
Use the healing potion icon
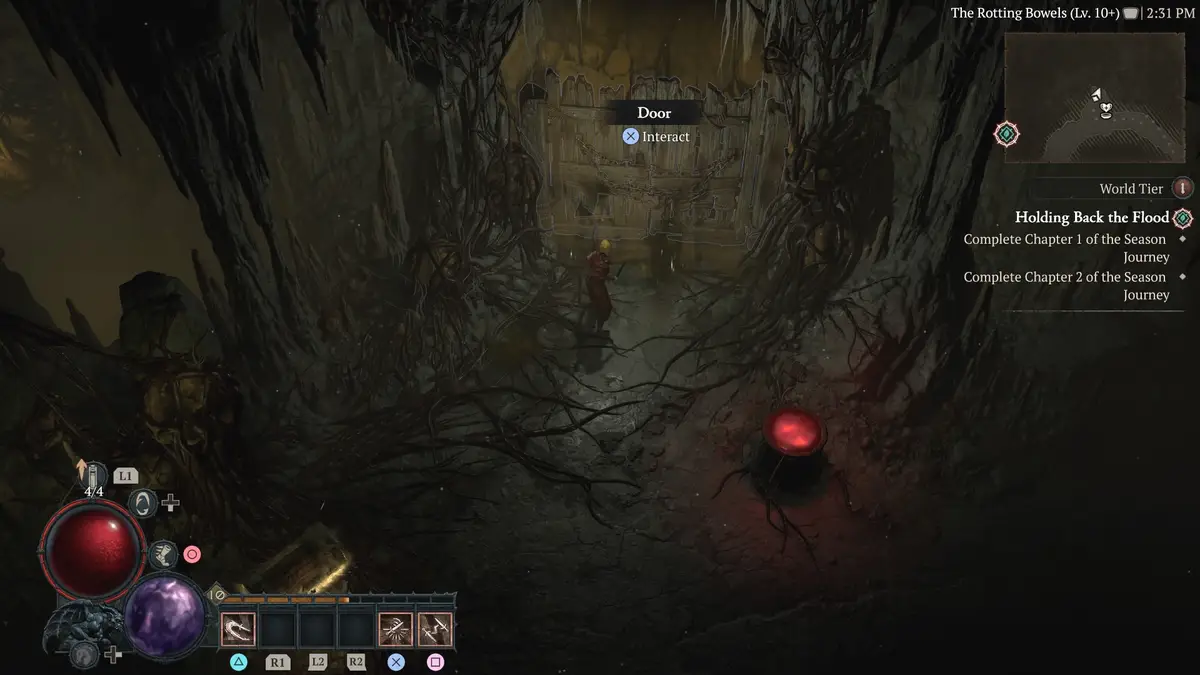94,475
